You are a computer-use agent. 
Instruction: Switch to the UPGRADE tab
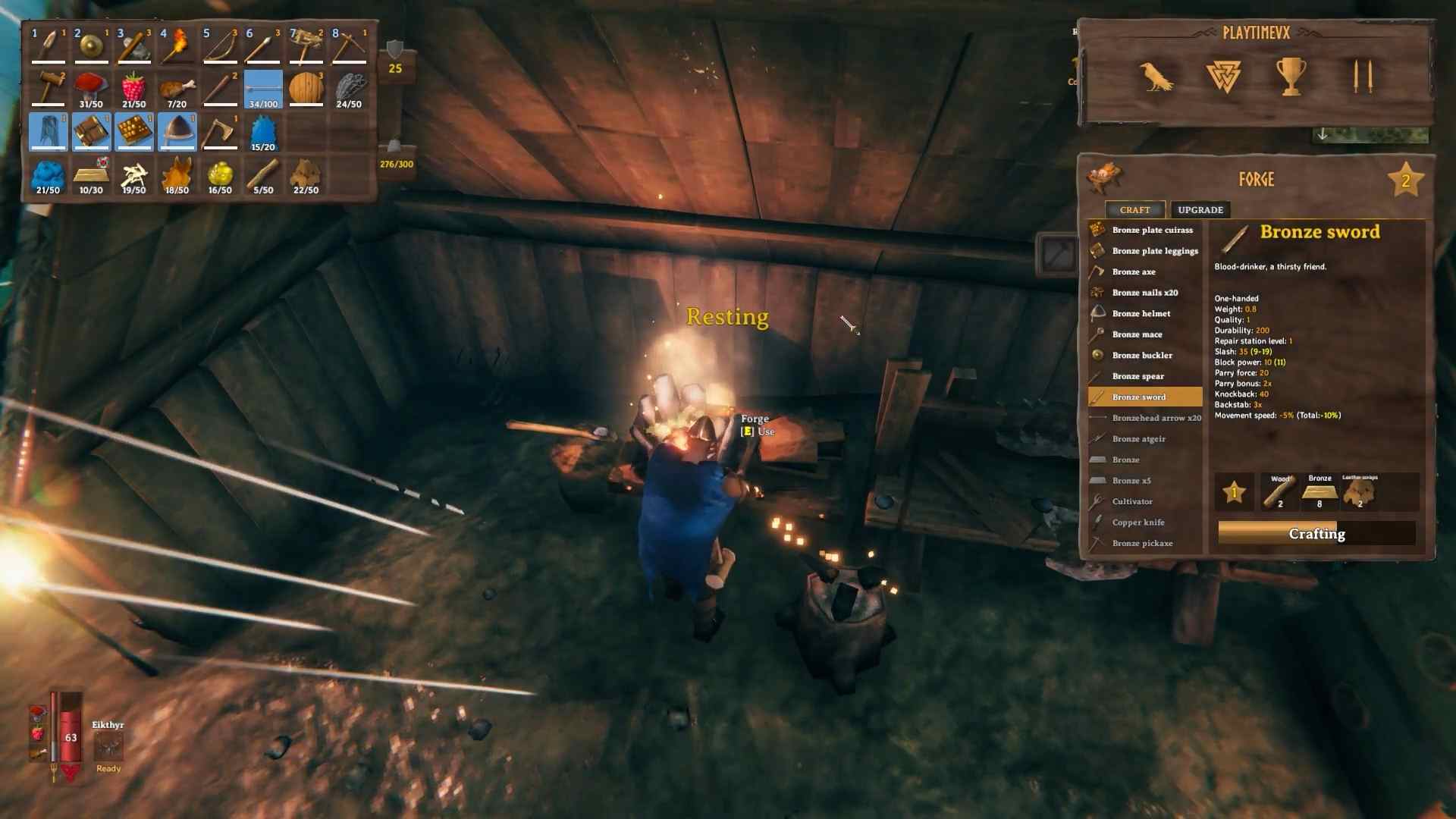tap(1200, 209)
